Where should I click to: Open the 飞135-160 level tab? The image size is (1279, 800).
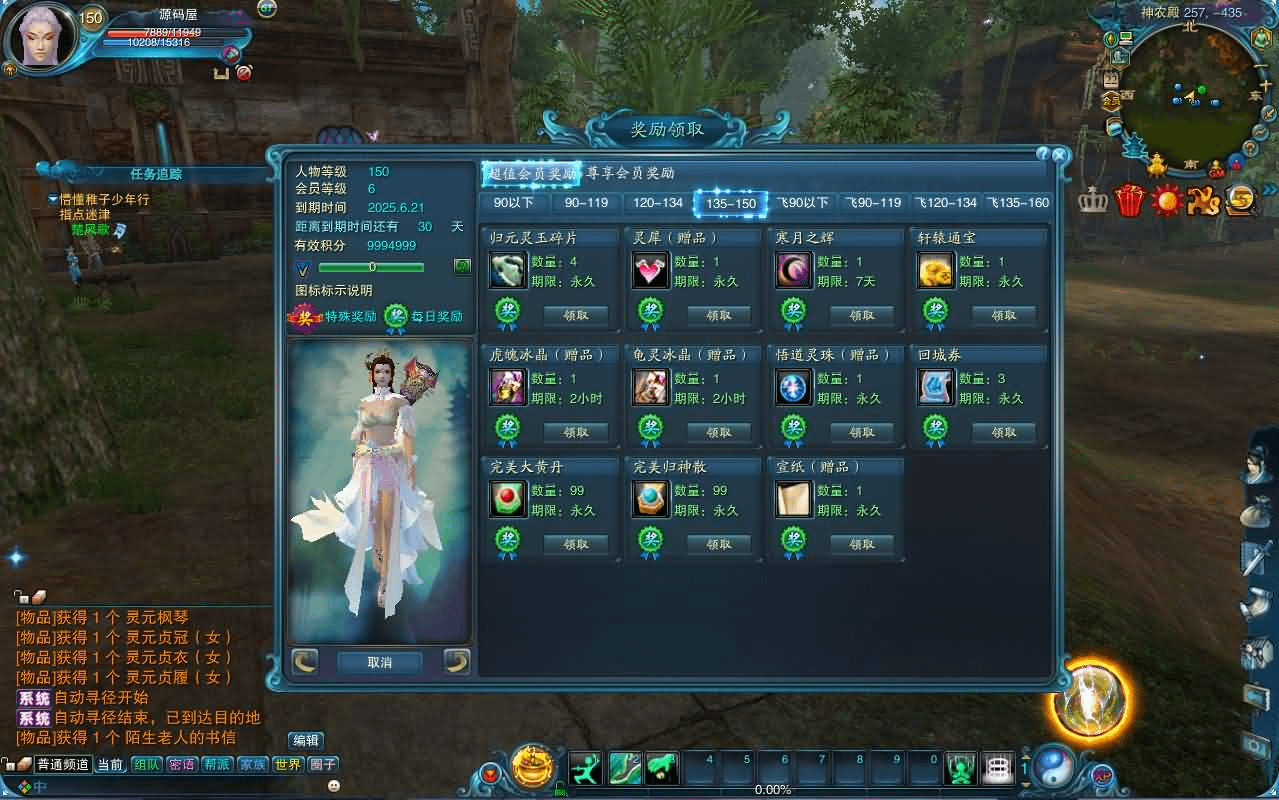coord(1018,203)
